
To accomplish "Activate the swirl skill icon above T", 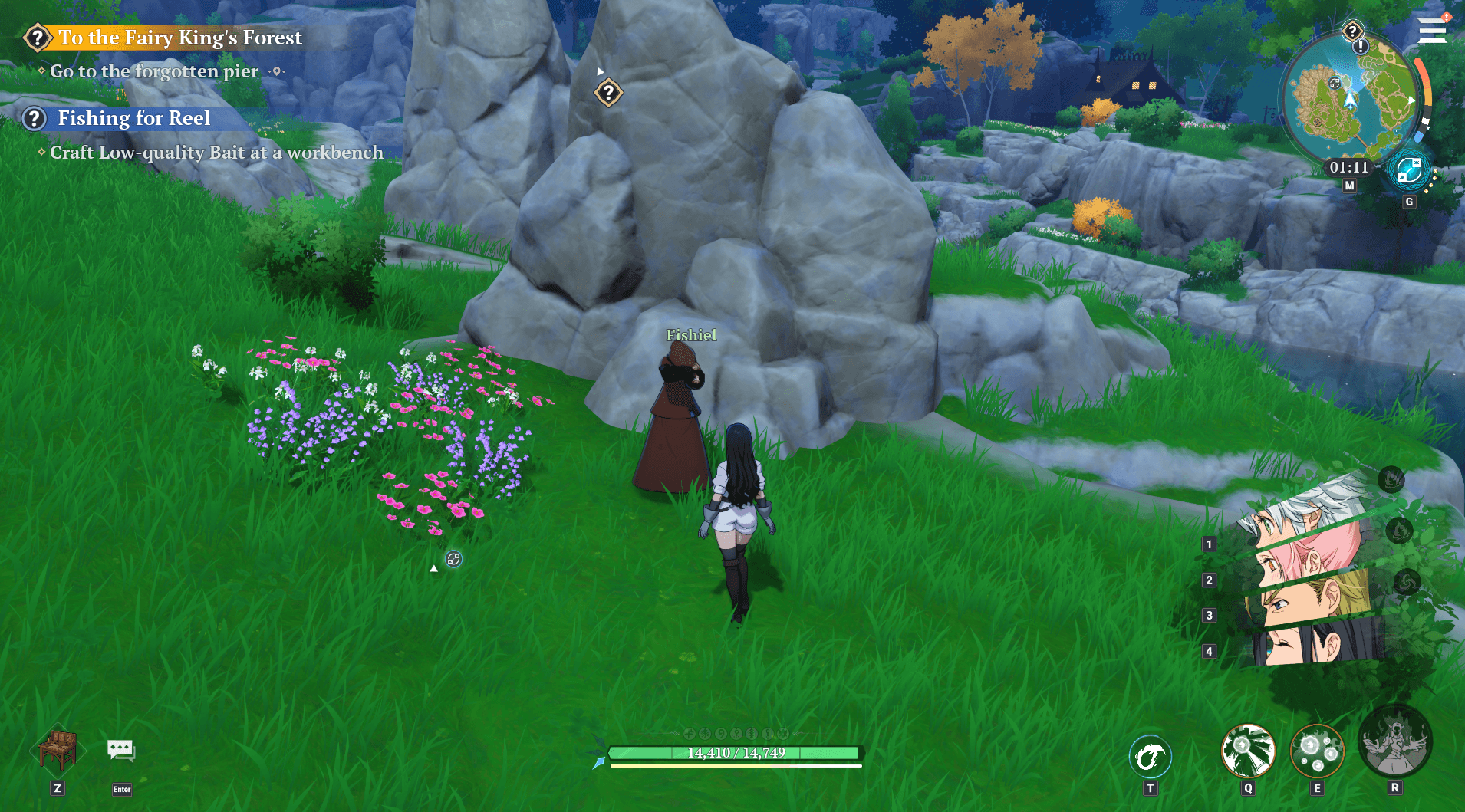I will click(x=1150, y=757).
